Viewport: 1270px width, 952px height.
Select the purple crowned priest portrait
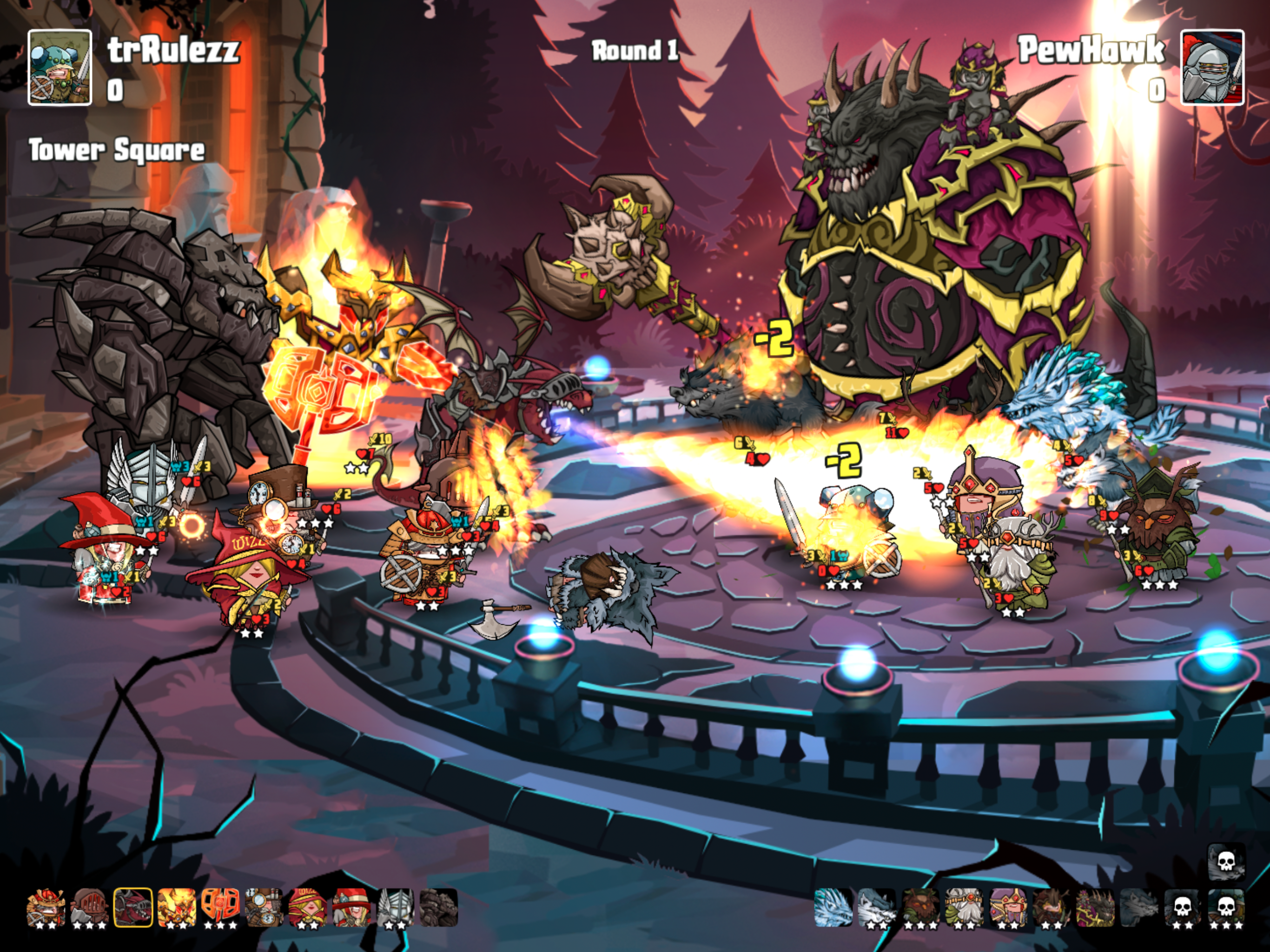pos(1008,907)
